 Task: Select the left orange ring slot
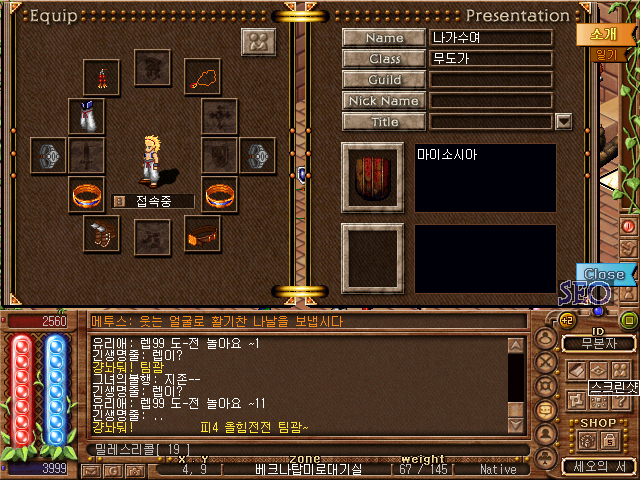pyautogui.click(x=84, y=194)
